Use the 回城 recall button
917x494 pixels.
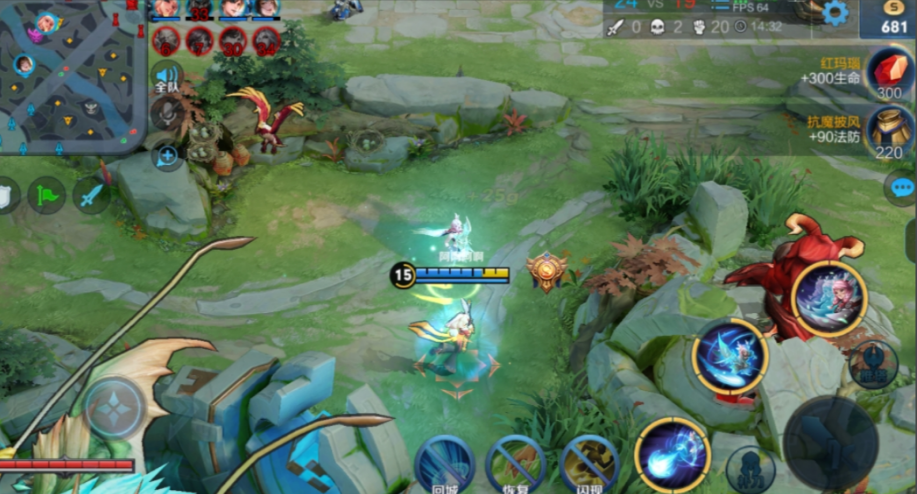point(445,464)
